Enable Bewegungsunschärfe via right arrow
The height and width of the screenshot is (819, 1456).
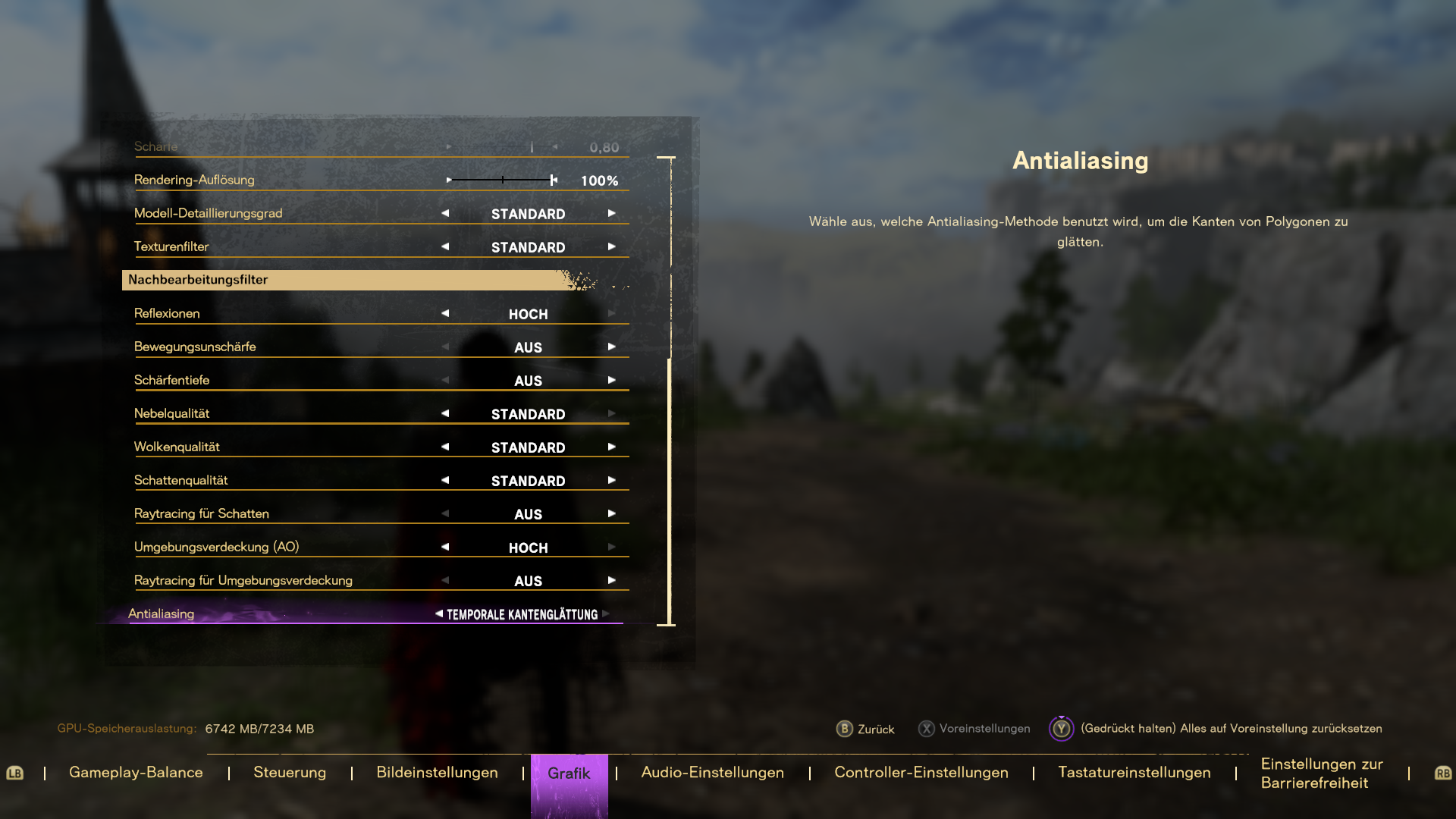(x=612, y=346)
